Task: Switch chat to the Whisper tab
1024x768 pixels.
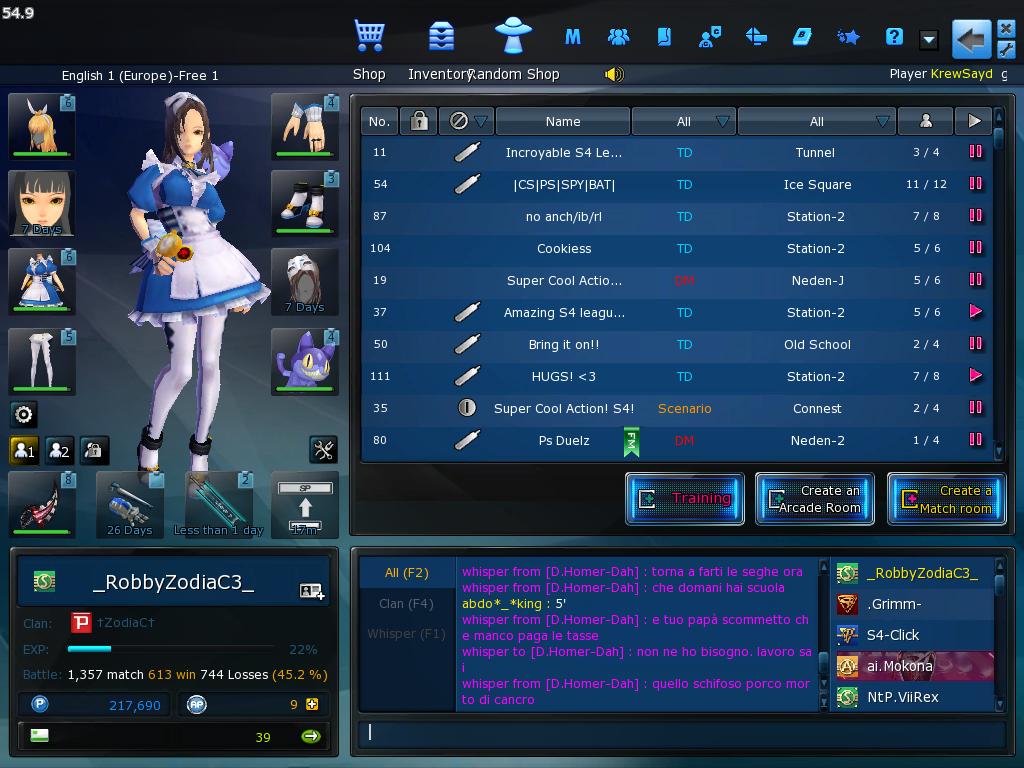Action: tap(406, 633)
